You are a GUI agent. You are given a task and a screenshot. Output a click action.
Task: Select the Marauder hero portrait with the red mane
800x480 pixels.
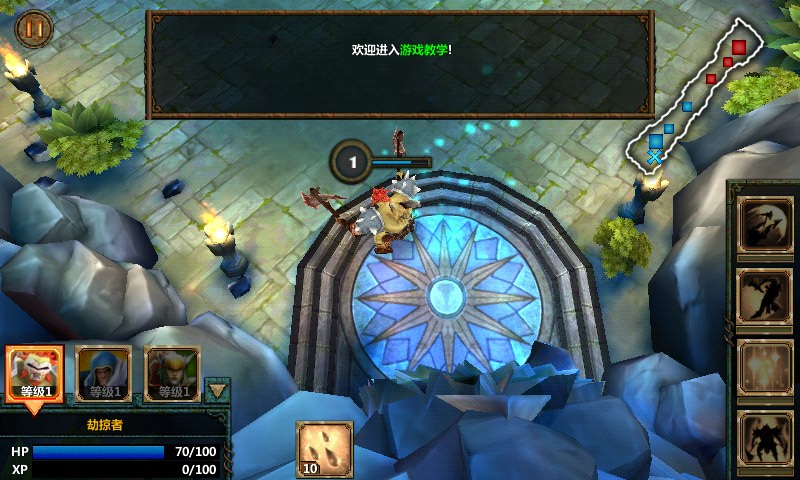35,374
